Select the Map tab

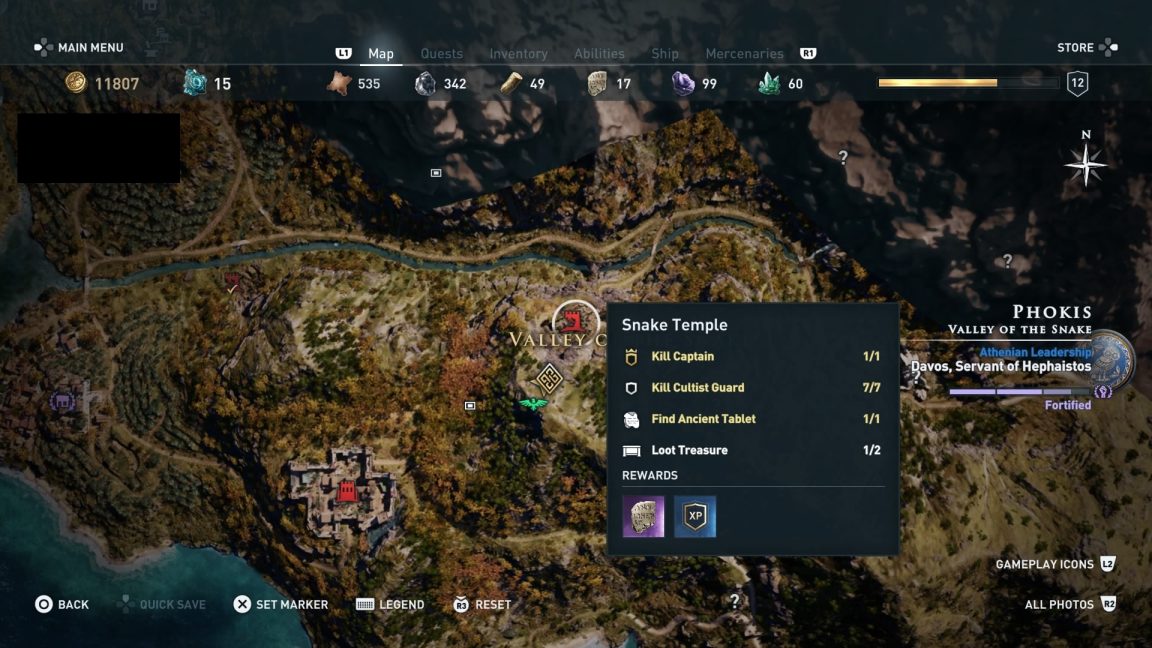[x=381, y=54]
